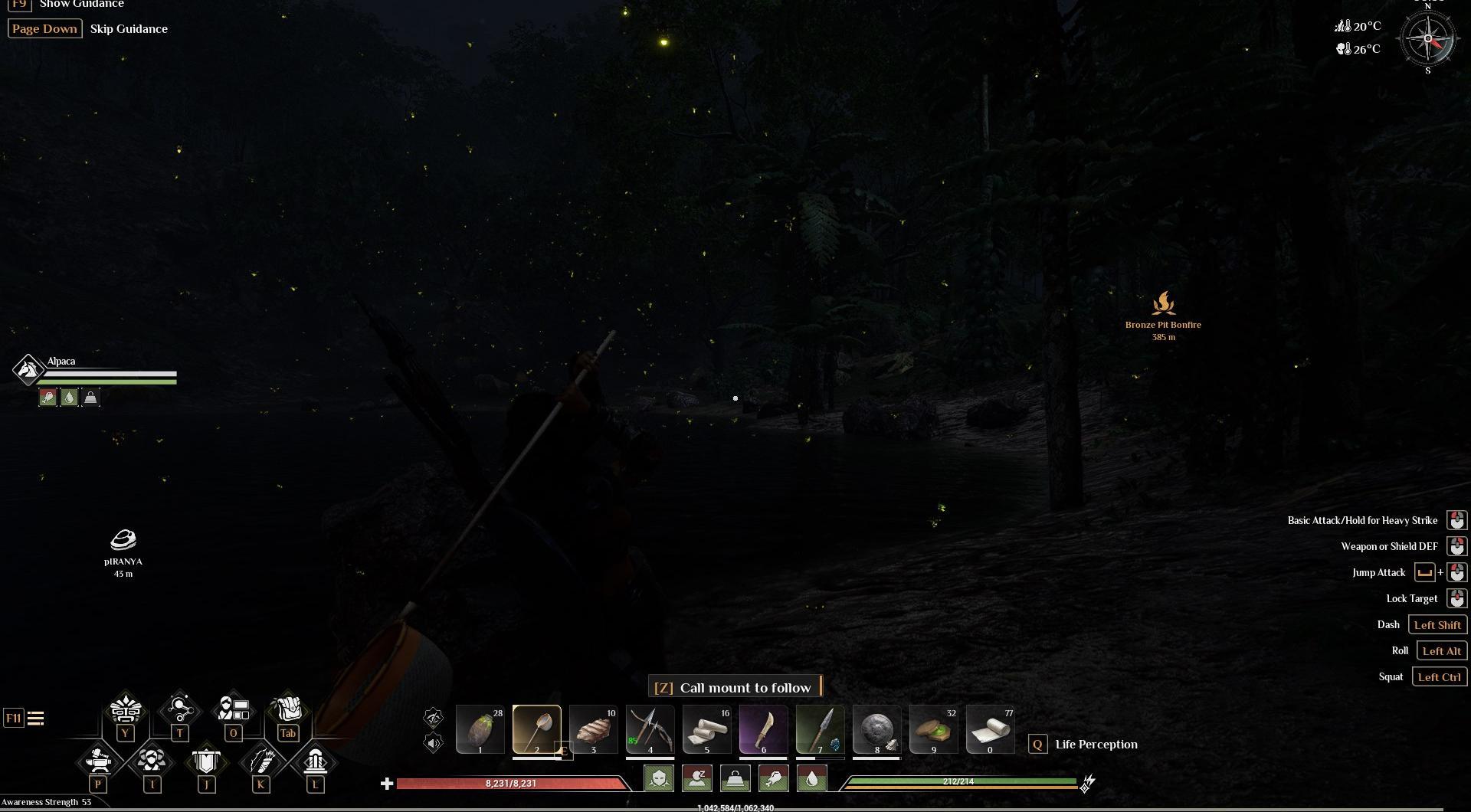Image resolution: width=1471 pixels, height=812 pixels.
Task: Open the backpack inventory icon
Action: (x=287, y=709)
